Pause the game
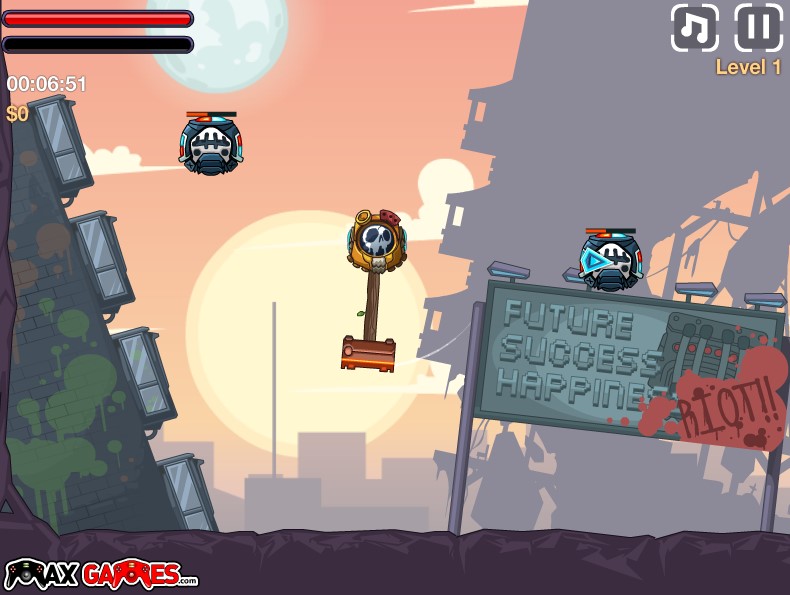 click(759, 28)
